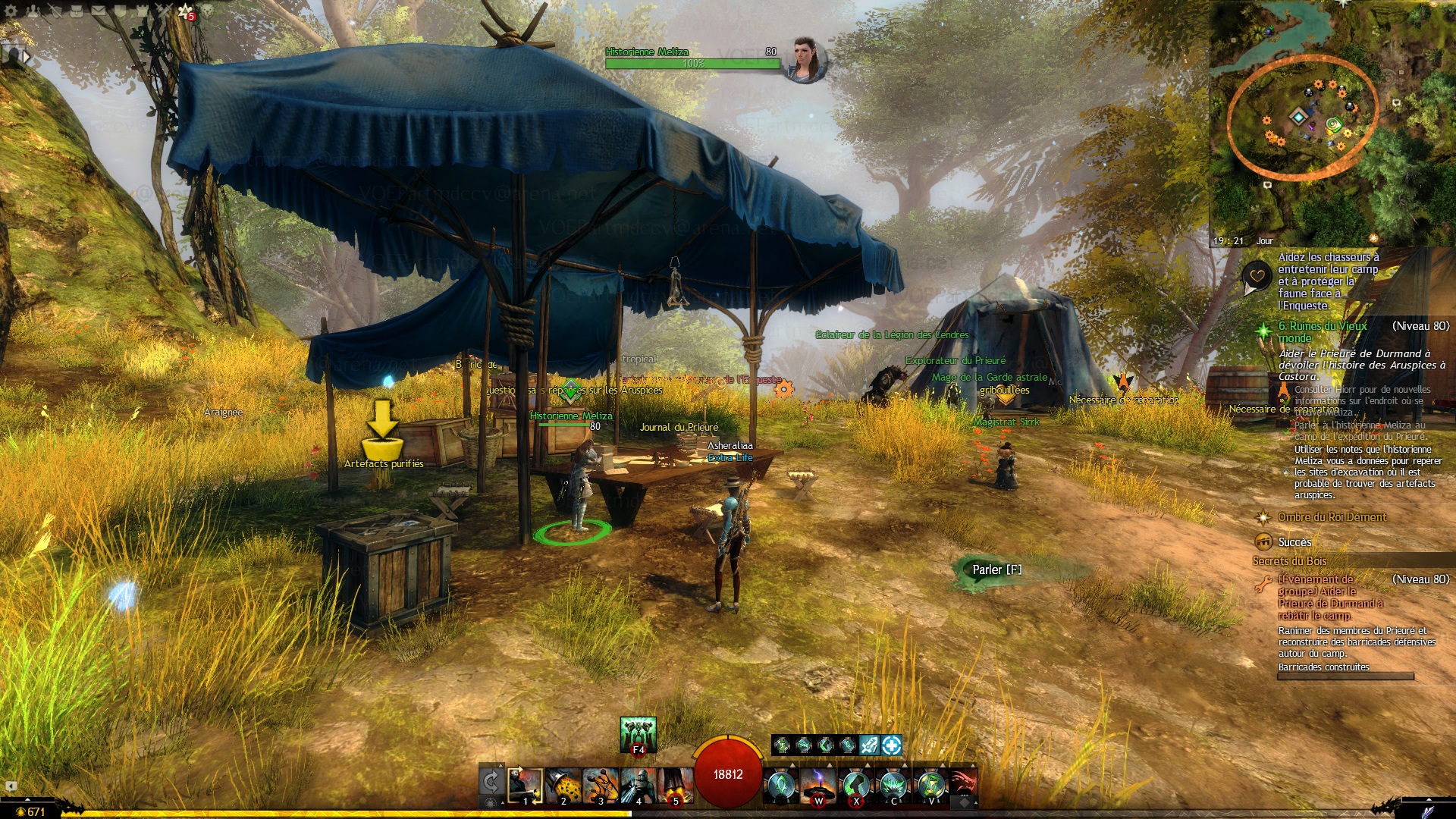Open the guild shield panel

[x=121, y=11]
